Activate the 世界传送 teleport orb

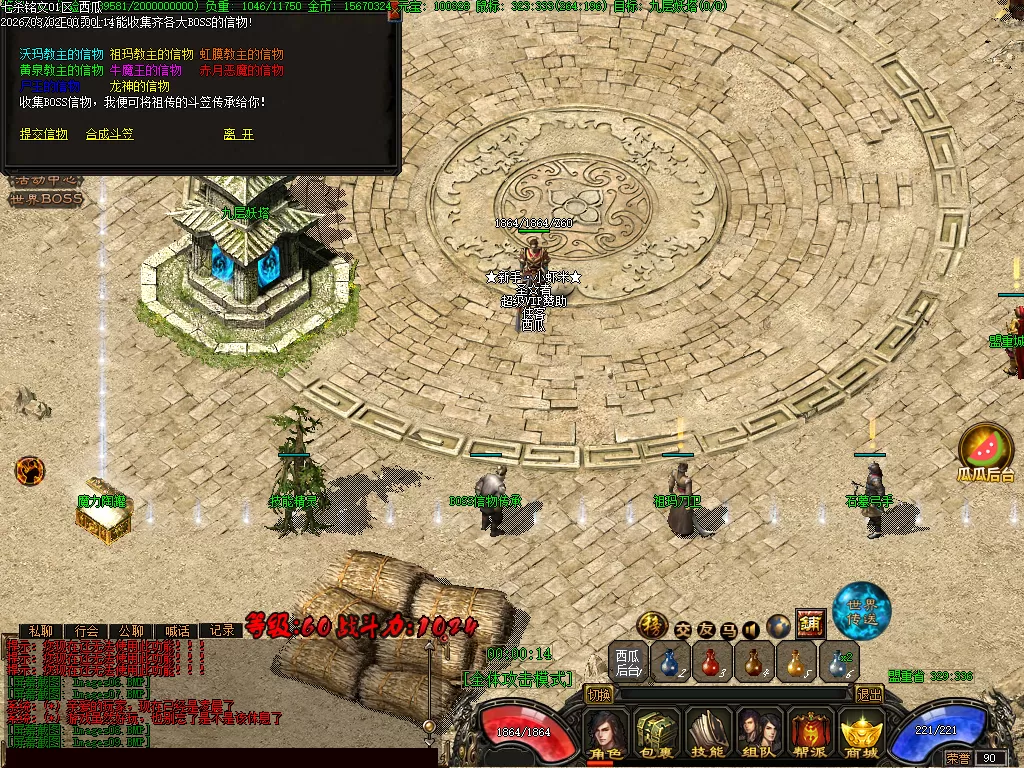click(x=861, y=609)
